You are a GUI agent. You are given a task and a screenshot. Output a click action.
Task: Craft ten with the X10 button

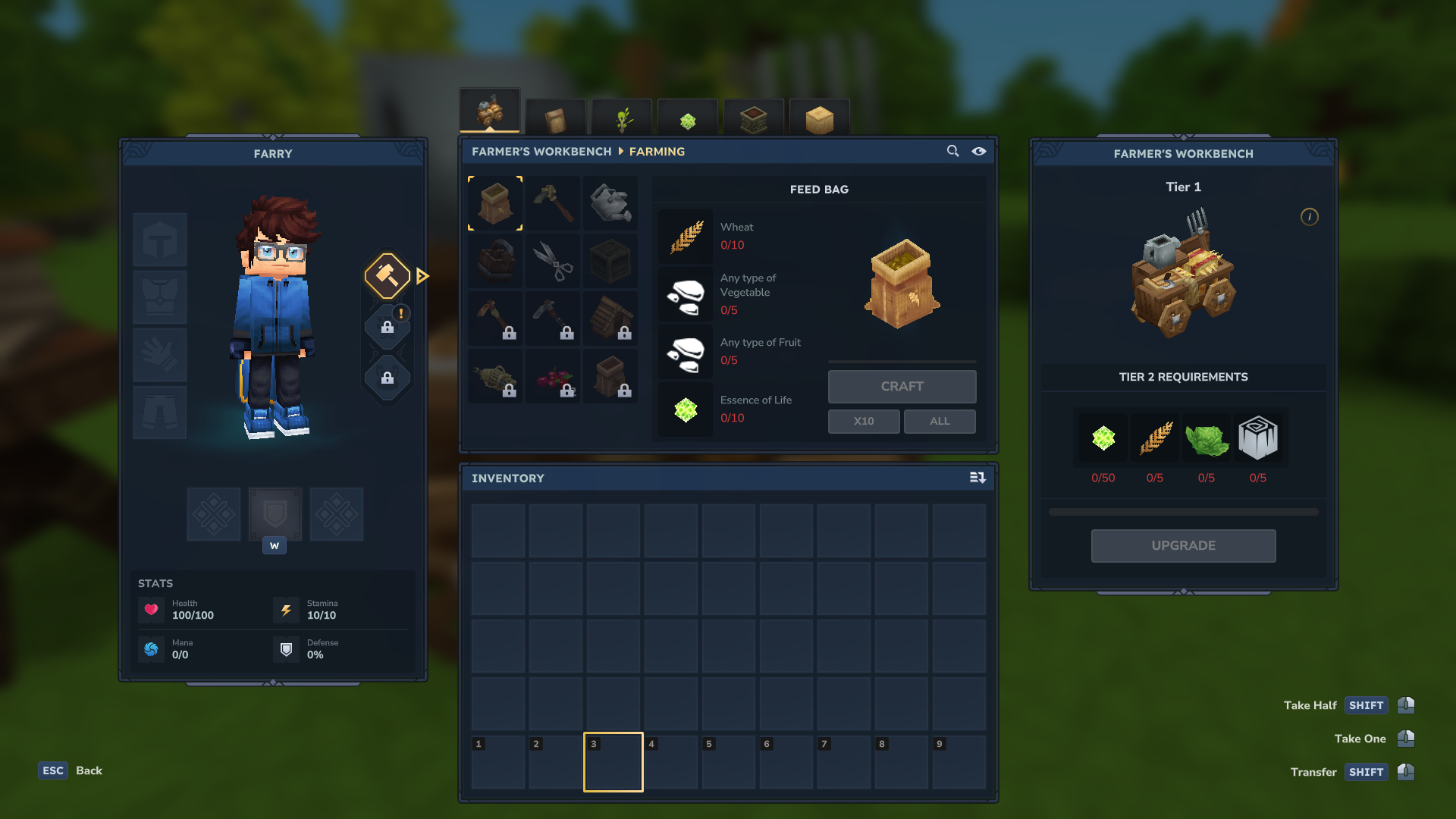coord(864,422)
